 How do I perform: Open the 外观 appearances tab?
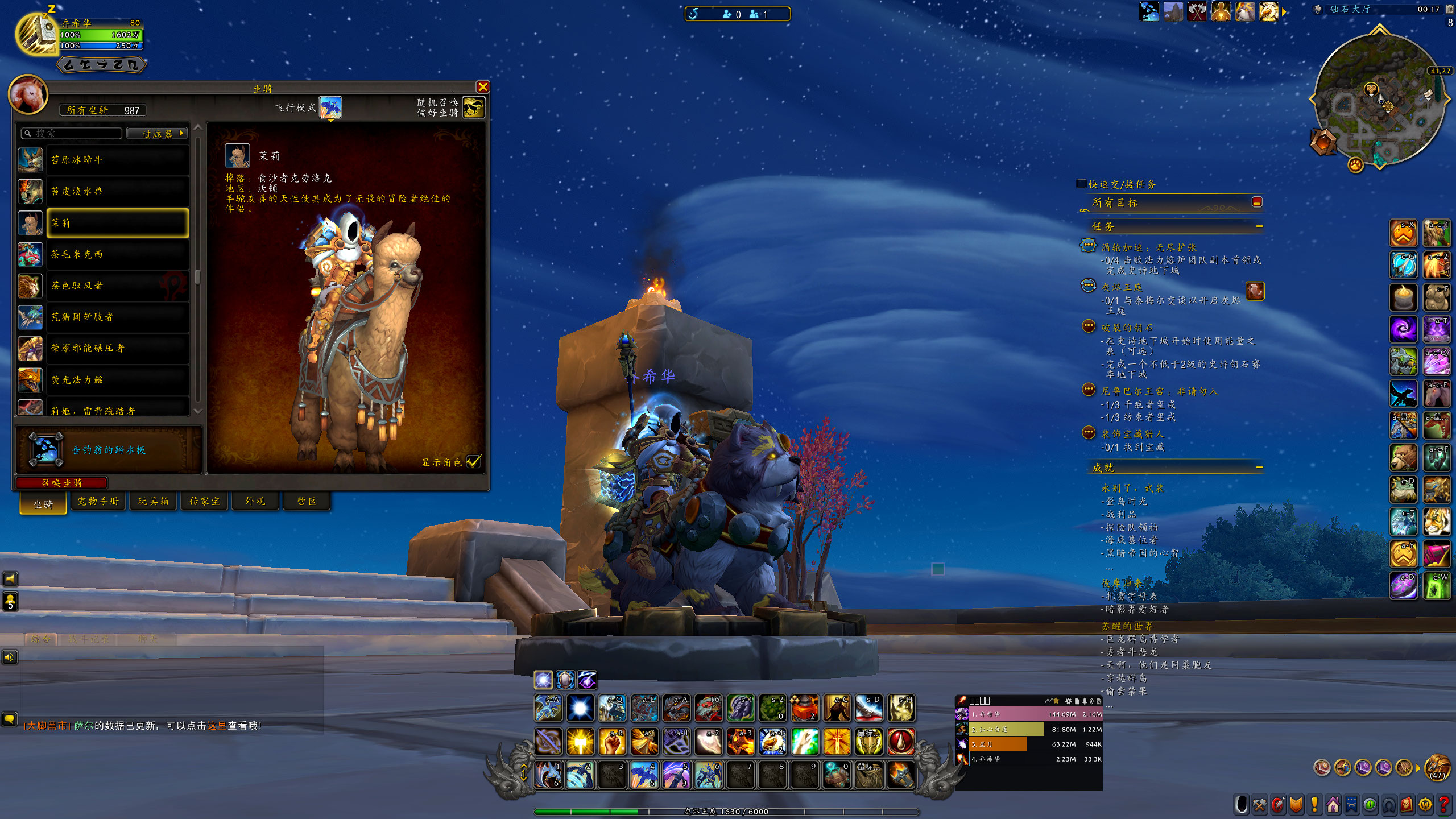click(255, 501)
